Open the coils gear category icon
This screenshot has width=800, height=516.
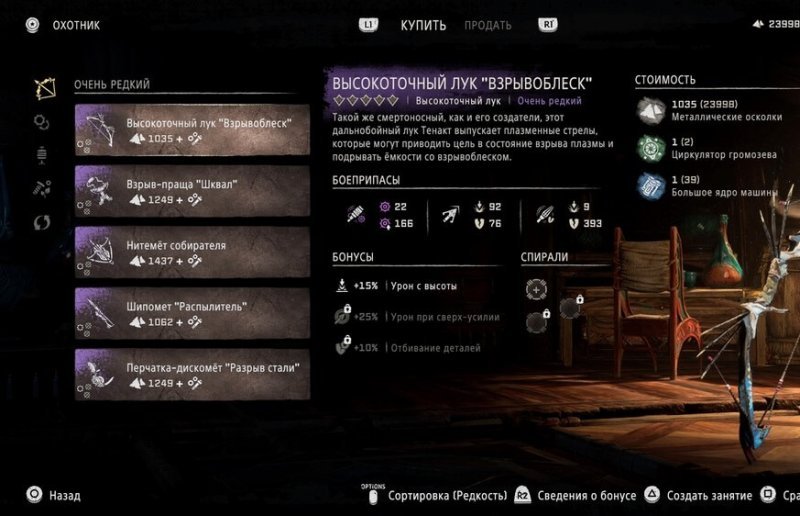point(42,122)
